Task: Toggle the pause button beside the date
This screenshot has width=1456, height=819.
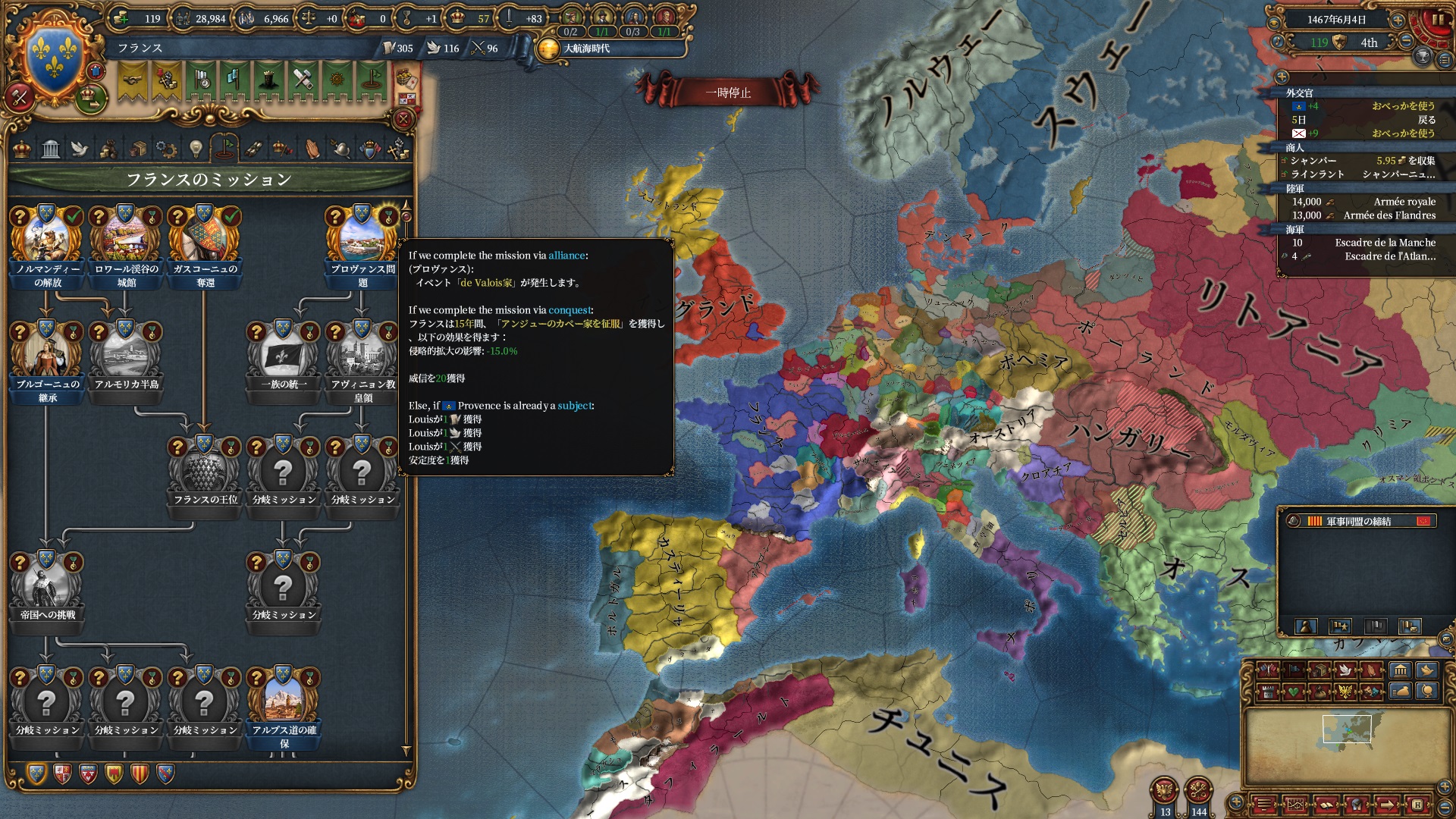Action: [x=1437, y=20]
